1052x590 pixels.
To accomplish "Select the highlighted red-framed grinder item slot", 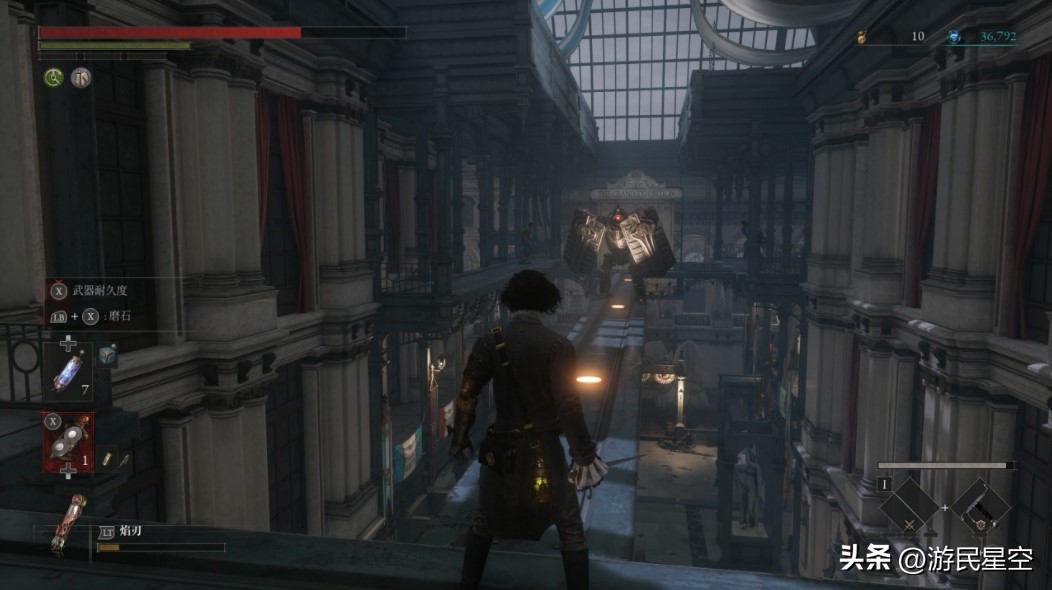I will 67,441.
